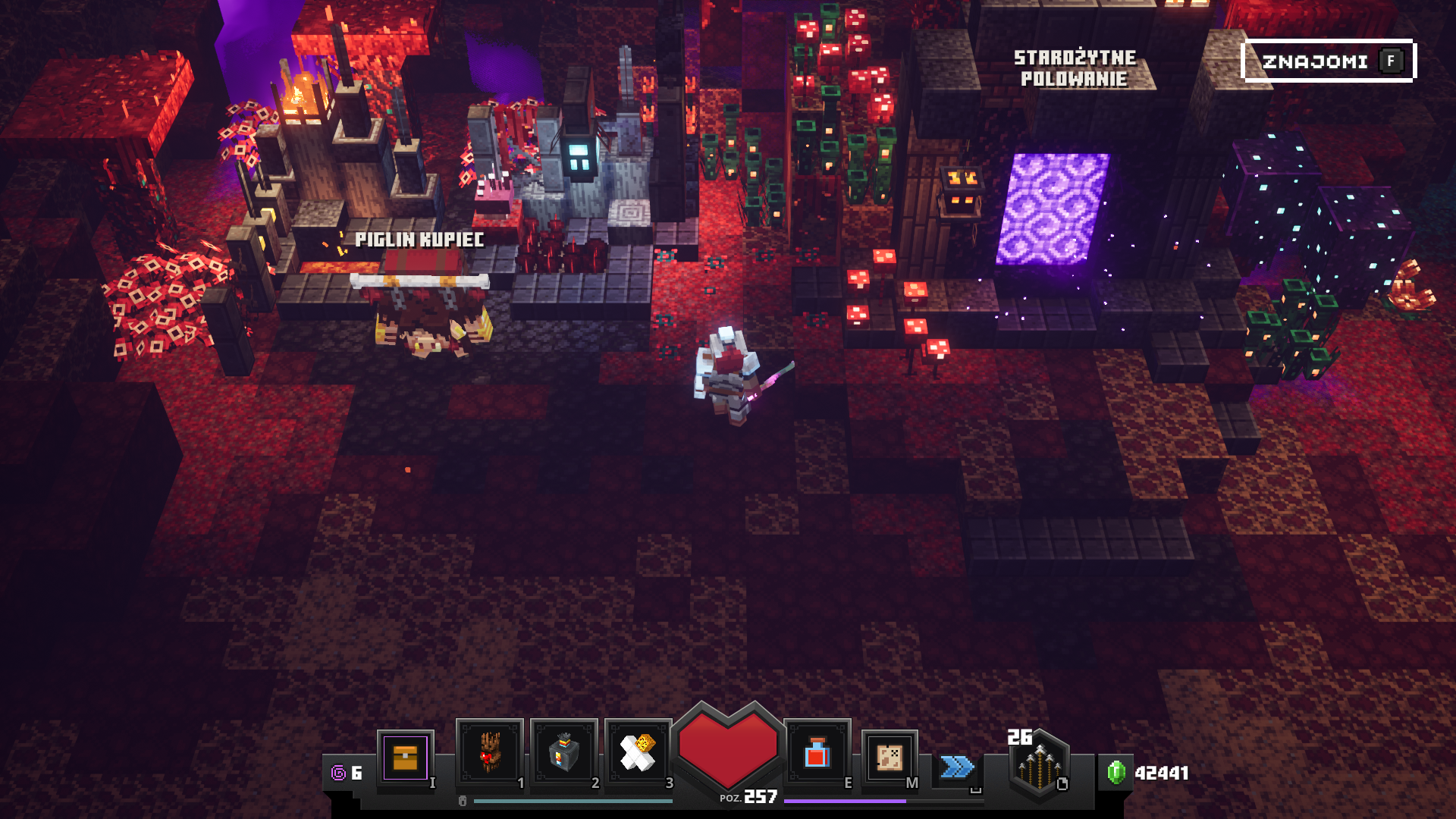Click the Piglin Kupiec merchant label
The height and width of the screenshot is (819, 1456).
419,240
